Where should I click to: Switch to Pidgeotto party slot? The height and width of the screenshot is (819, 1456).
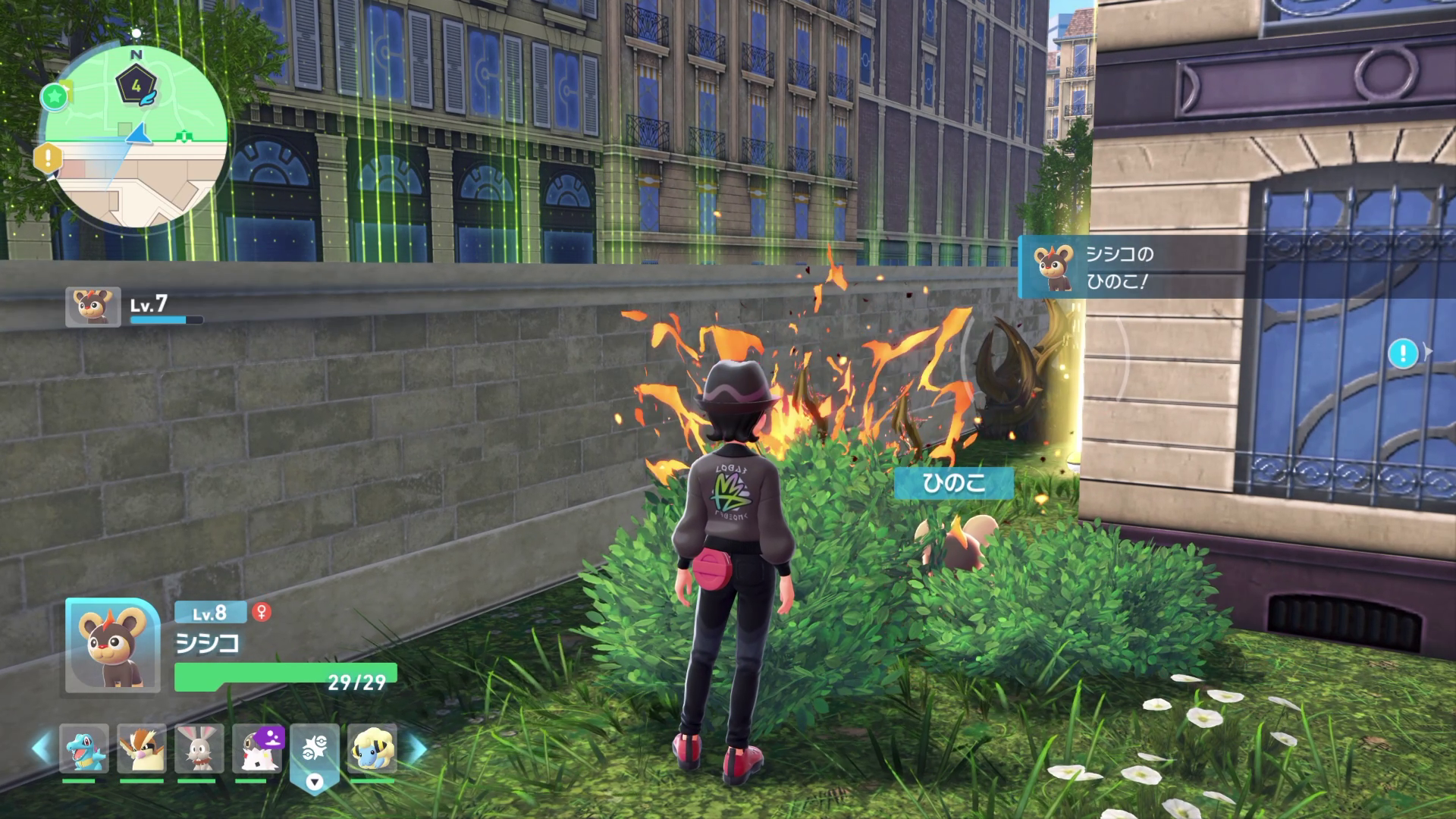142,748
